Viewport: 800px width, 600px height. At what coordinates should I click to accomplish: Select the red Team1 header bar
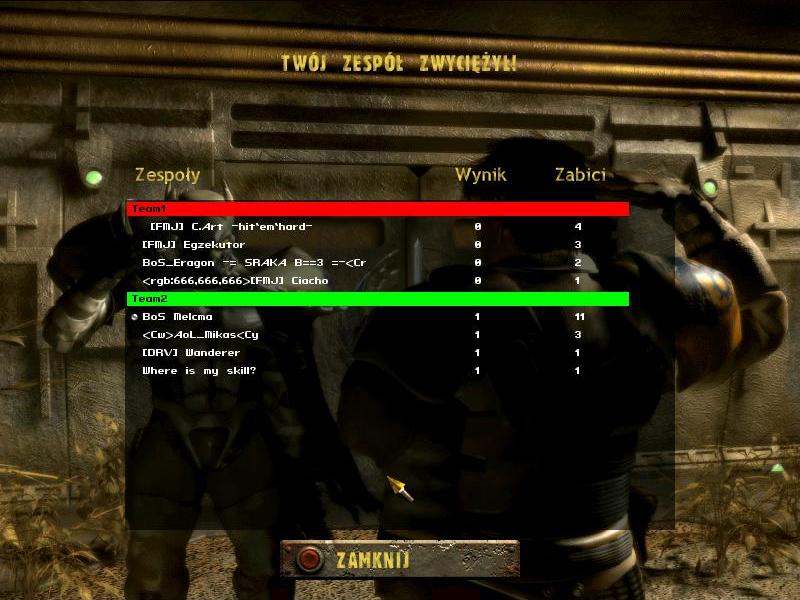pos(377,209)
